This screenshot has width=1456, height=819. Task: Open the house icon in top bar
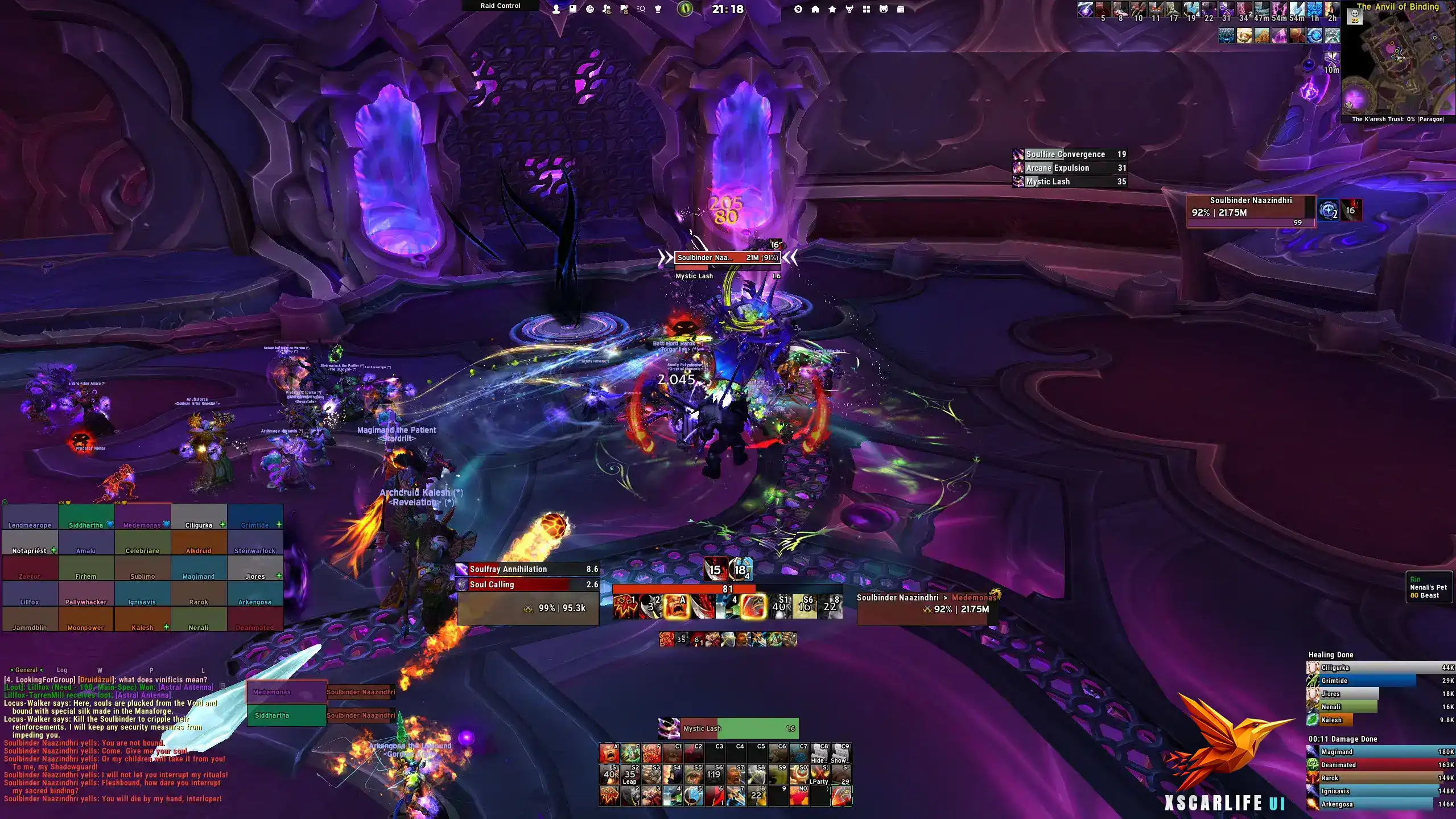pos(815,9)
